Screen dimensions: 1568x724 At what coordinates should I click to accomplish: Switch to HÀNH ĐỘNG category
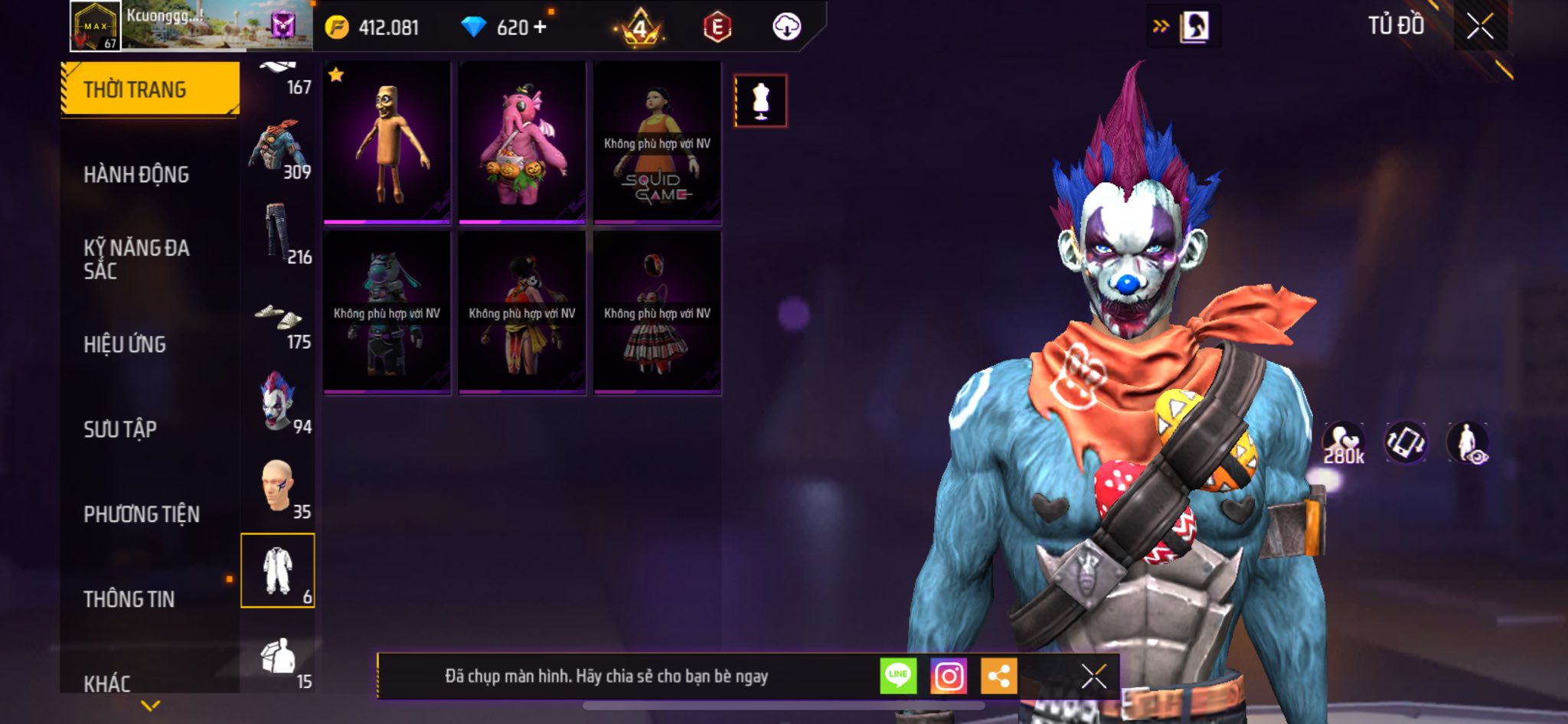click(136, 174)
